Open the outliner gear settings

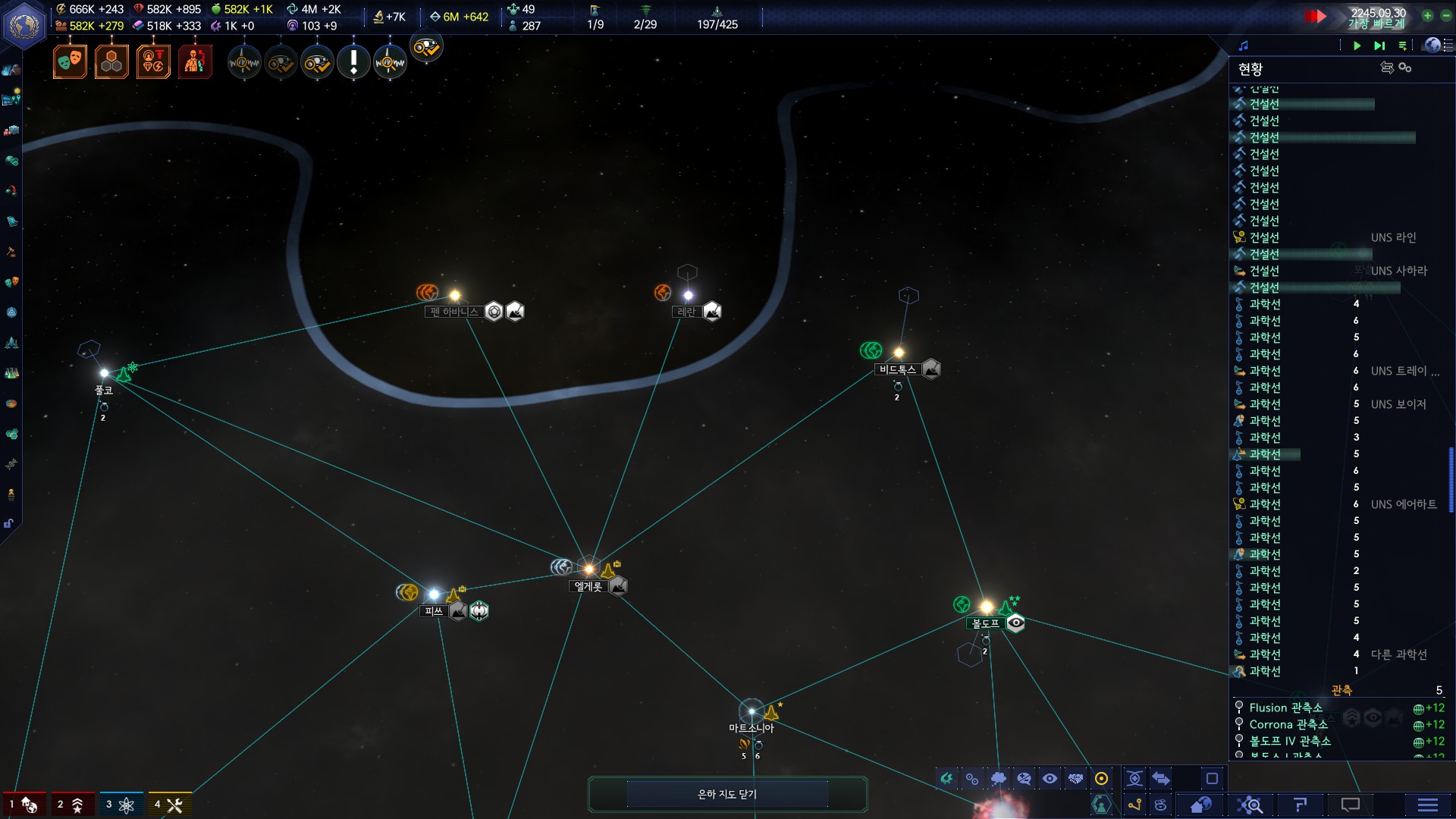tap(1405, 67)
